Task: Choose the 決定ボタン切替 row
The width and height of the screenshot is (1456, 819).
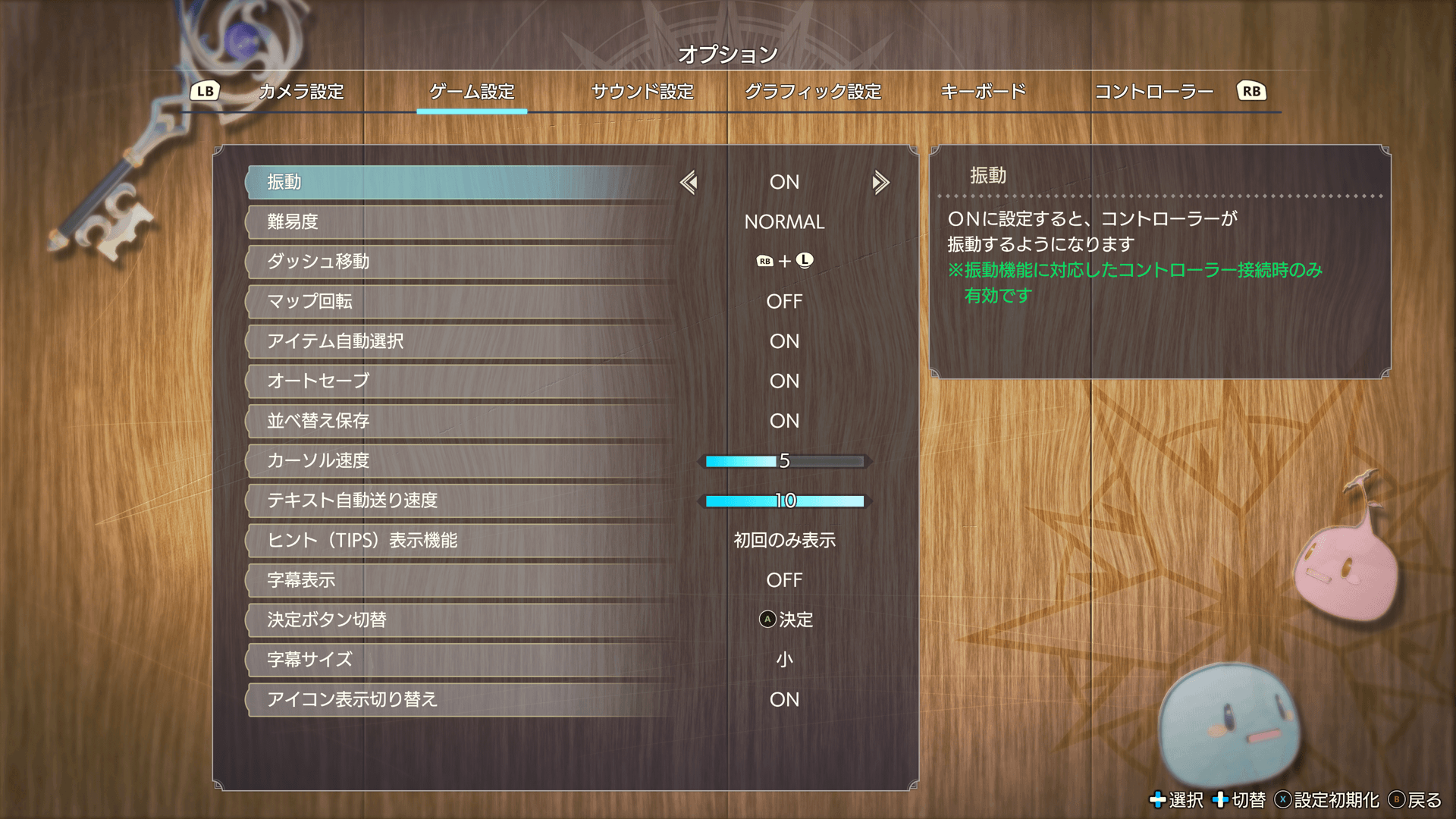Action: 460,620
